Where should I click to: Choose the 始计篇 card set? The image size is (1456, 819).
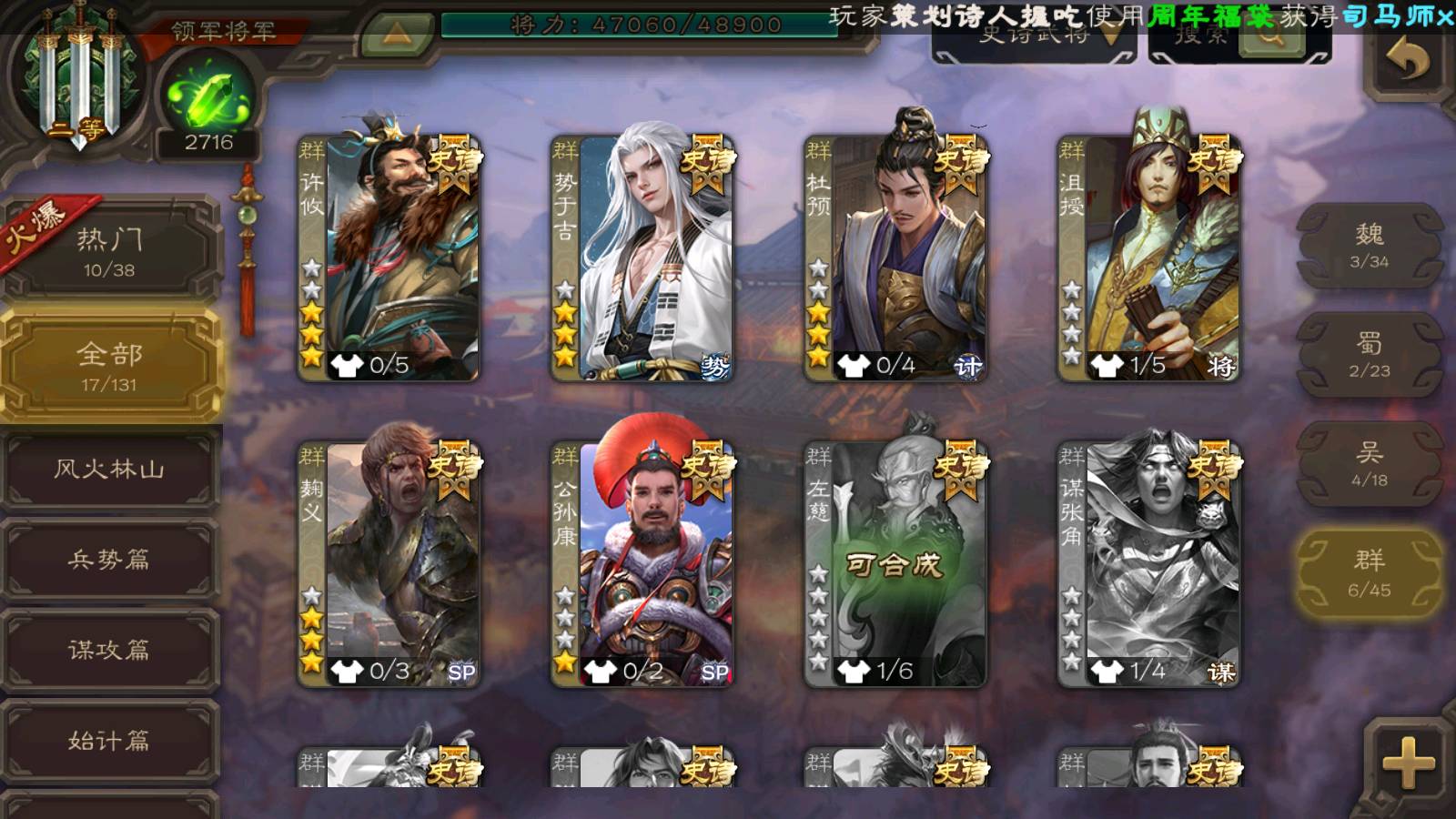coord(109,741)
